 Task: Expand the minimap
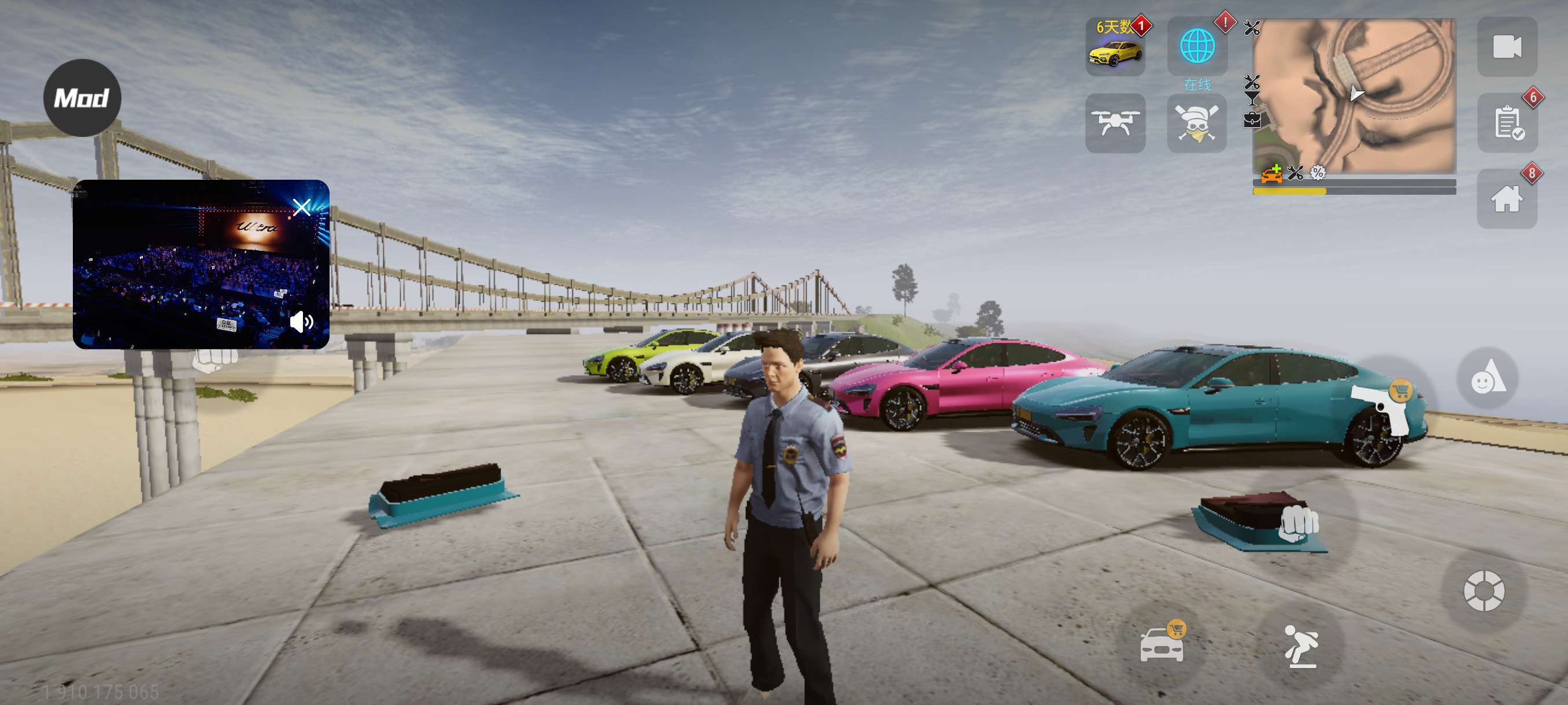[x=1354, y=95]
